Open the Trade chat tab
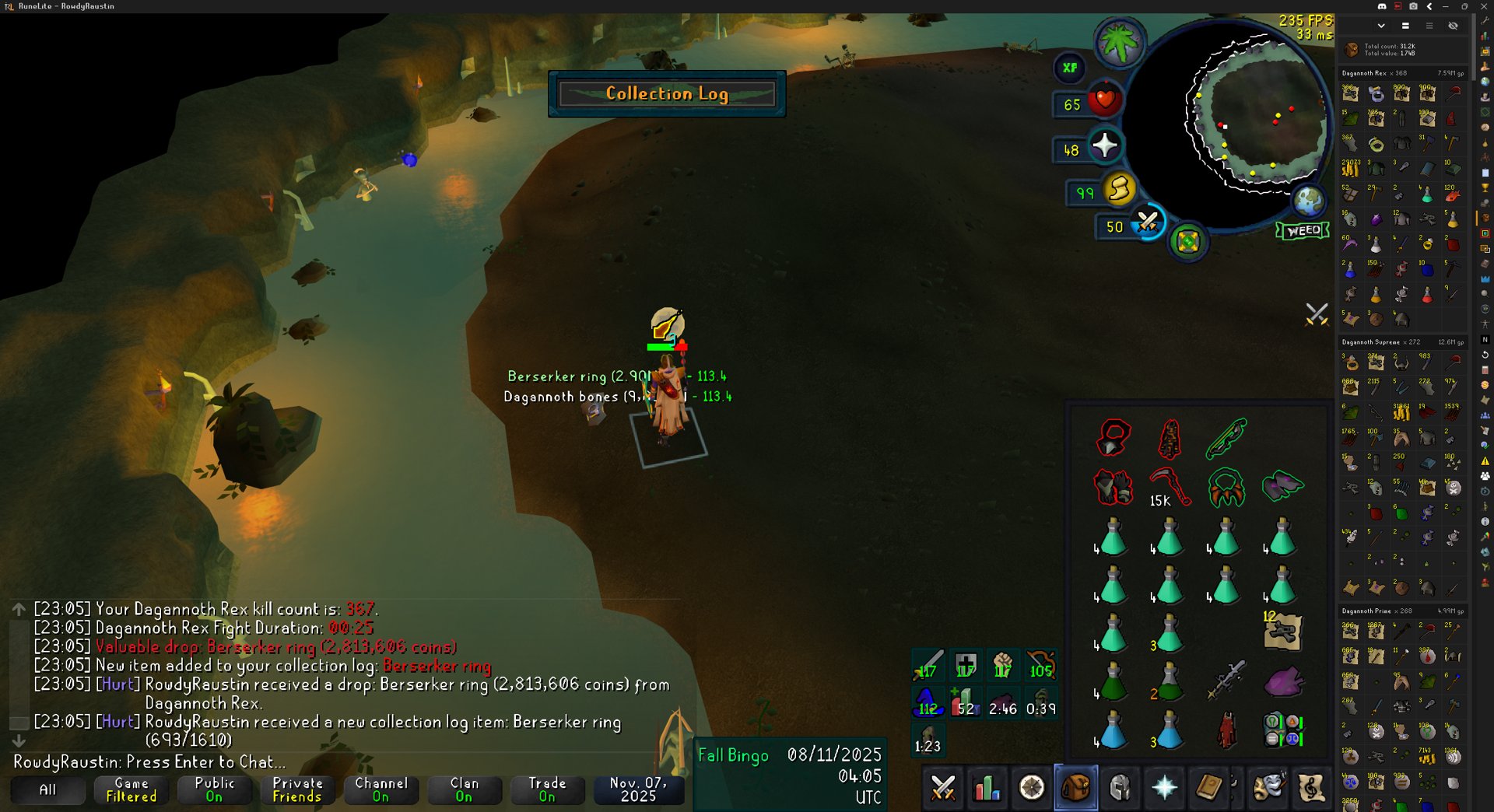The height and width of the screenshot is (812, 1494). tap(547, 789)
